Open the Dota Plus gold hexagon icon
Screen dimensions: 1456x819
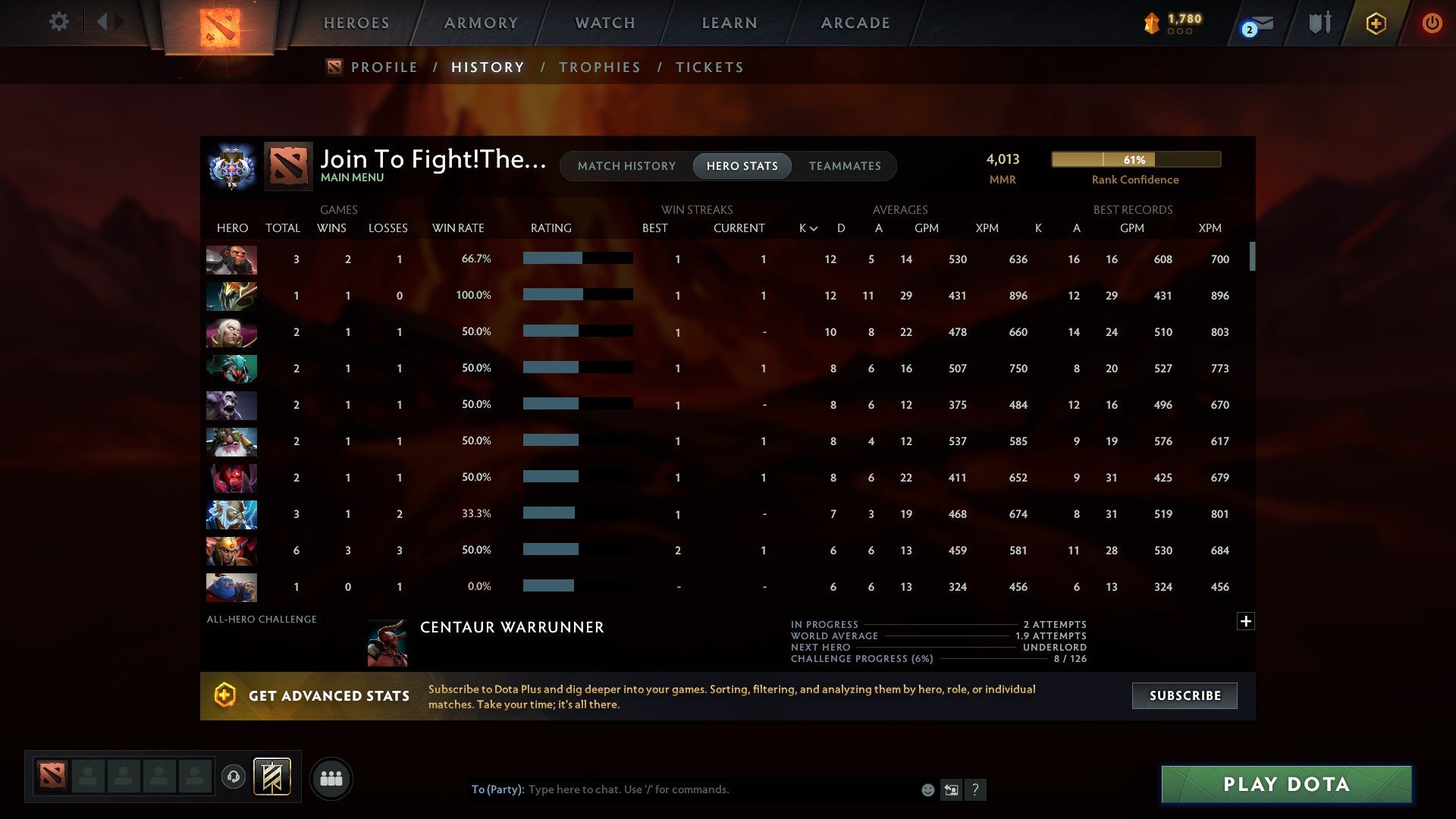pos(1376,23)
